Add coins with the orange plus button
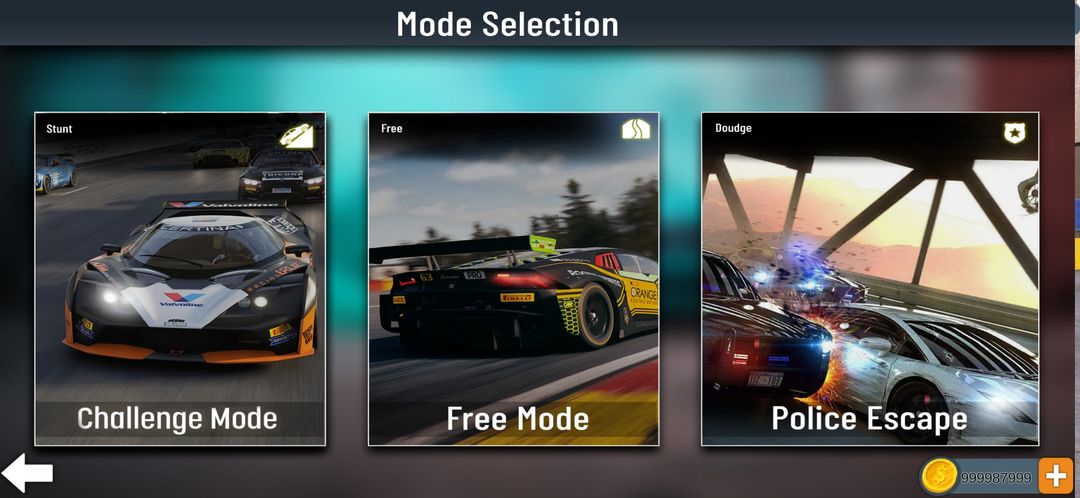This screenshot has height=498, width=1080. (x=1055, y=477)
